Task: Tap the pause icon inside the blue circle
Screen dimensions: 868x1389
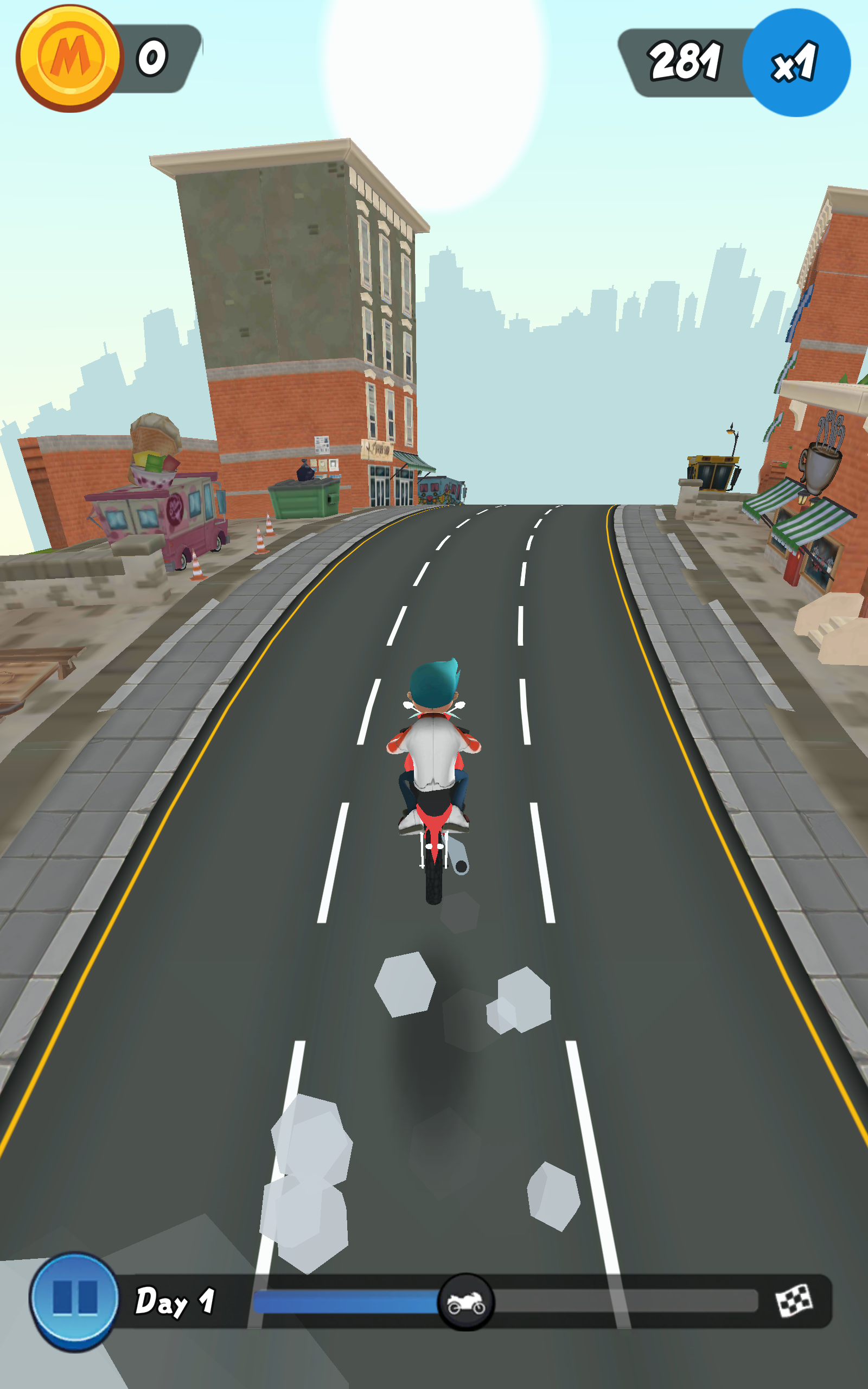Action: coord(74,1301)
